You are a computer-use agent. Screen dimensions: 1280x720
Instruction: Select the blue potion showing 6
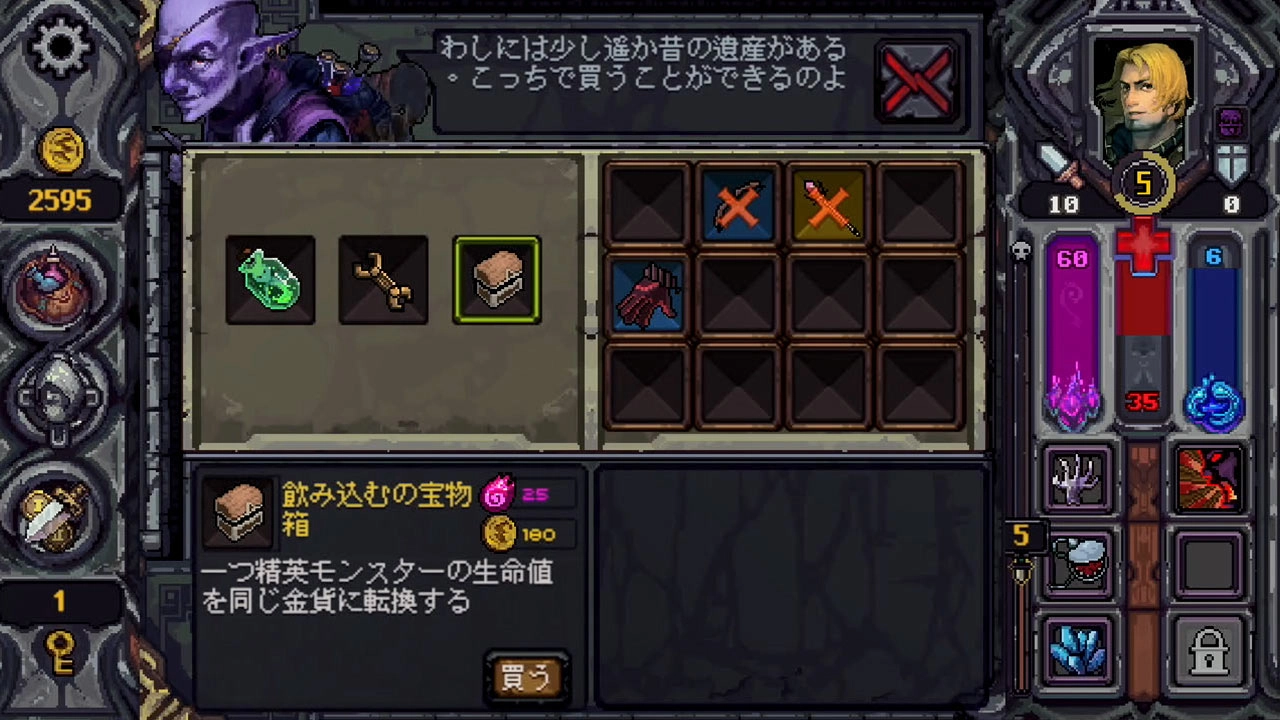[x=1215, y=330]
